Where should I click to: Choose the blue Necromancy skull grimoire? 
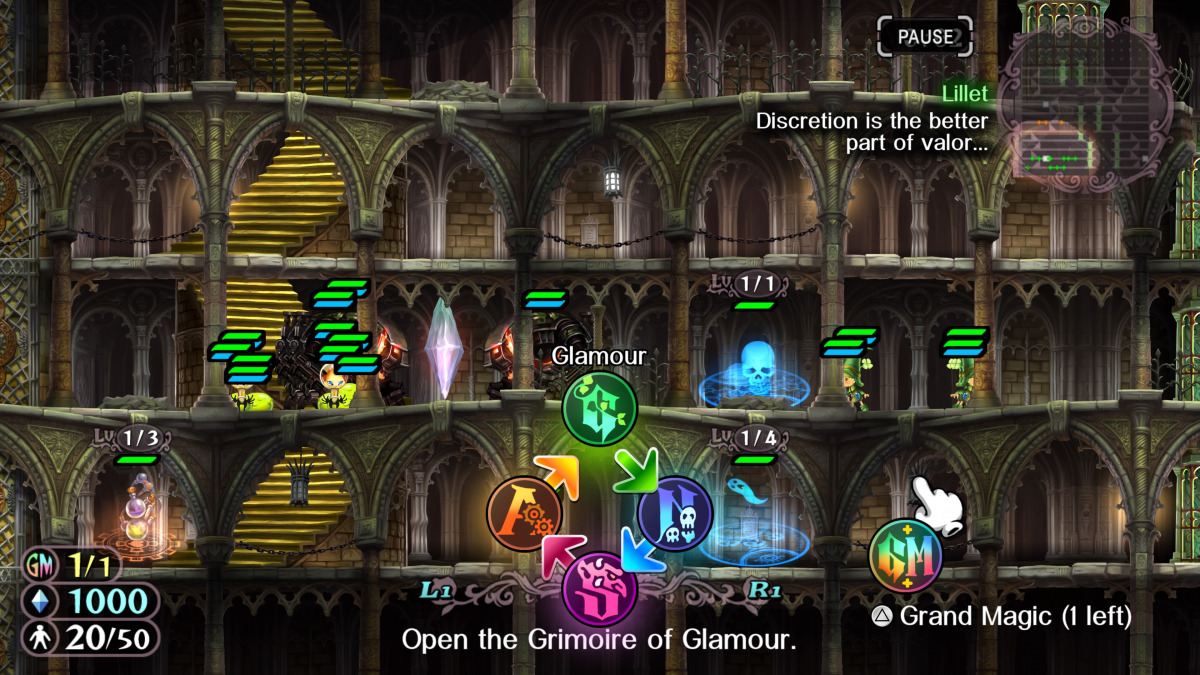[x=675, y=513]
